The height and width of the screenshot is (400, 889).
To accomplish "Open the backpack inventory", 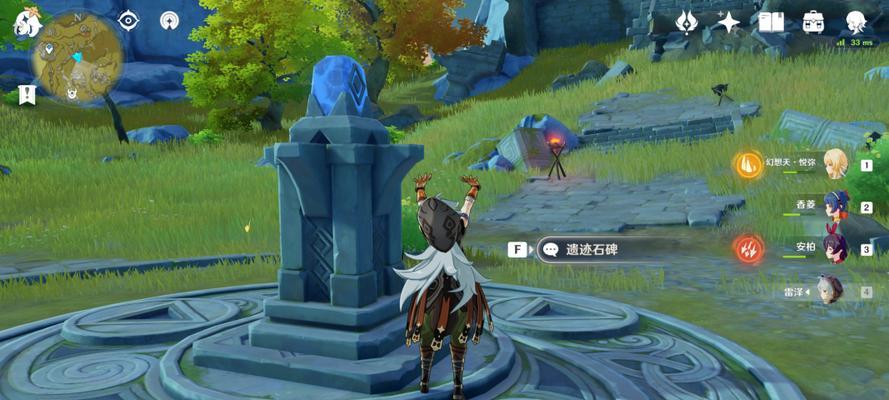I will [814, 21].
